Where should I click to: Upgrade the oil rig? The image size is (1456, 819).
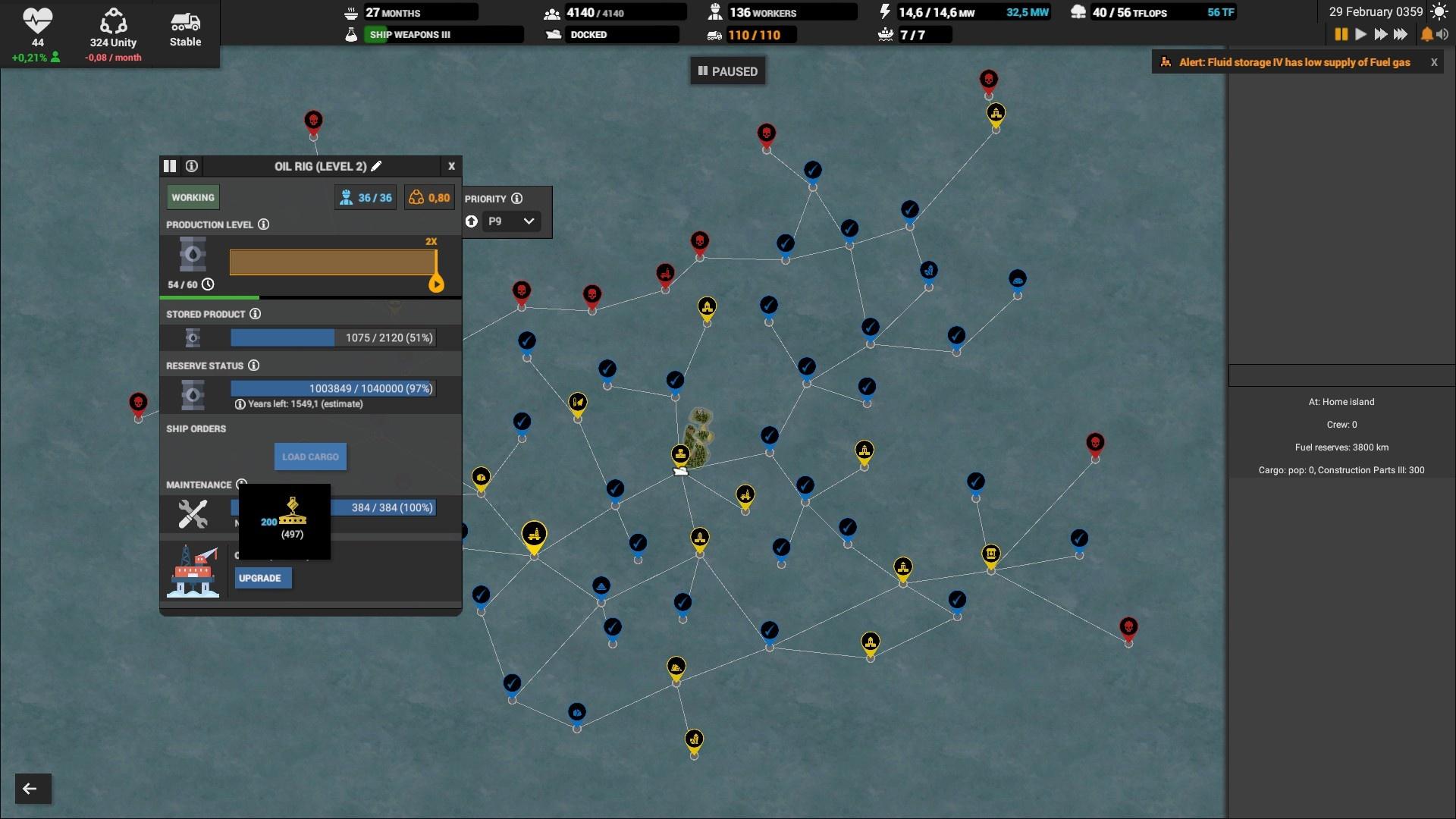tap(260, 578)
